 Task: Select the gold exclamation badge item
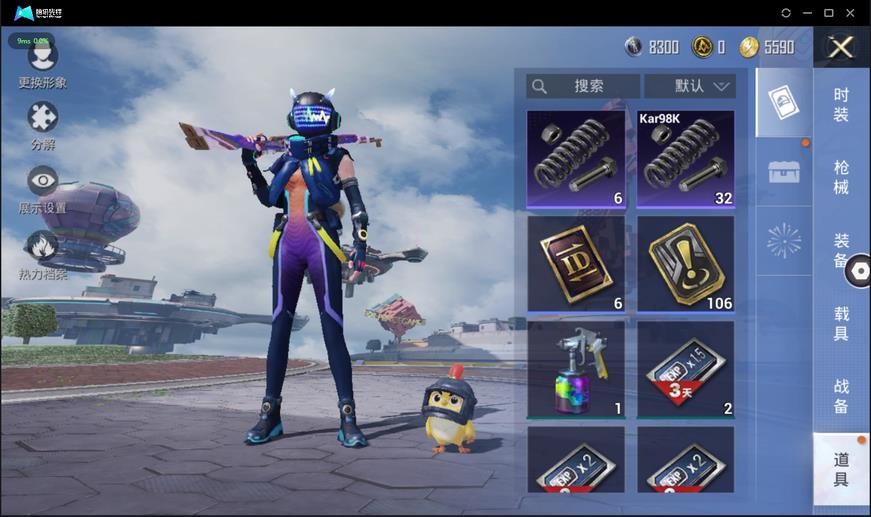tap(686, 264)
